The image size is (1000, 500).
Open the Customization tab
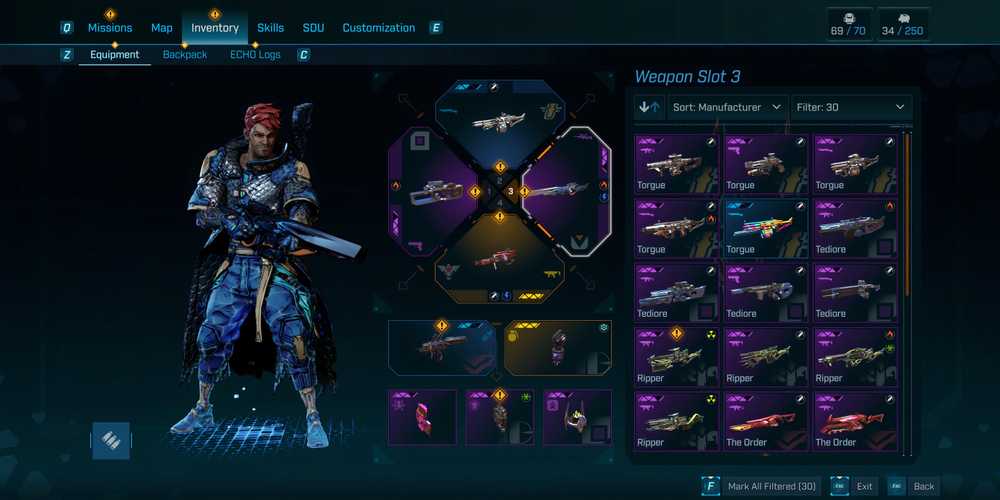tap(378, 28)
